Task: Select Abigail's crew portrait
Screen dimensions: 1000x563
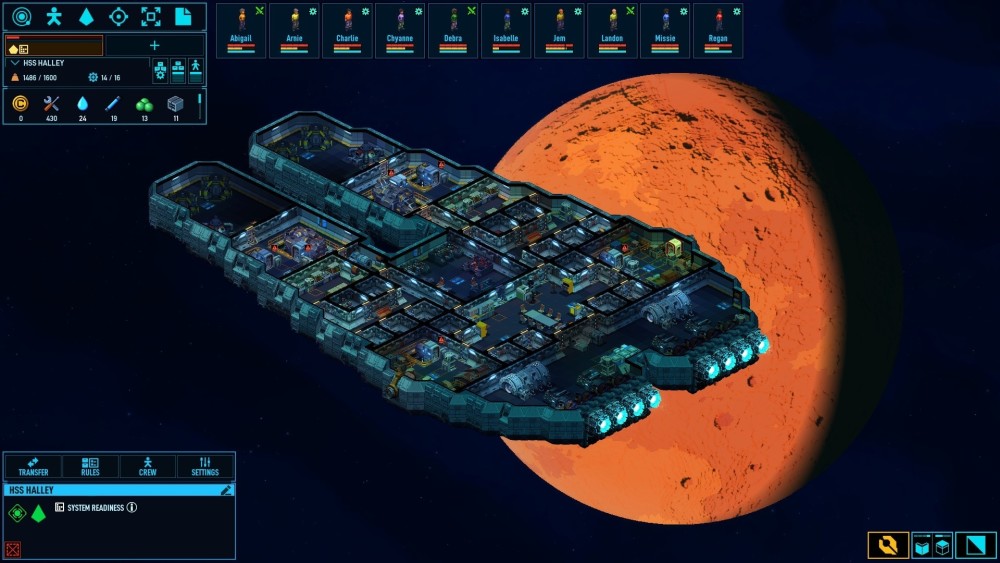Action: [241, 30]
